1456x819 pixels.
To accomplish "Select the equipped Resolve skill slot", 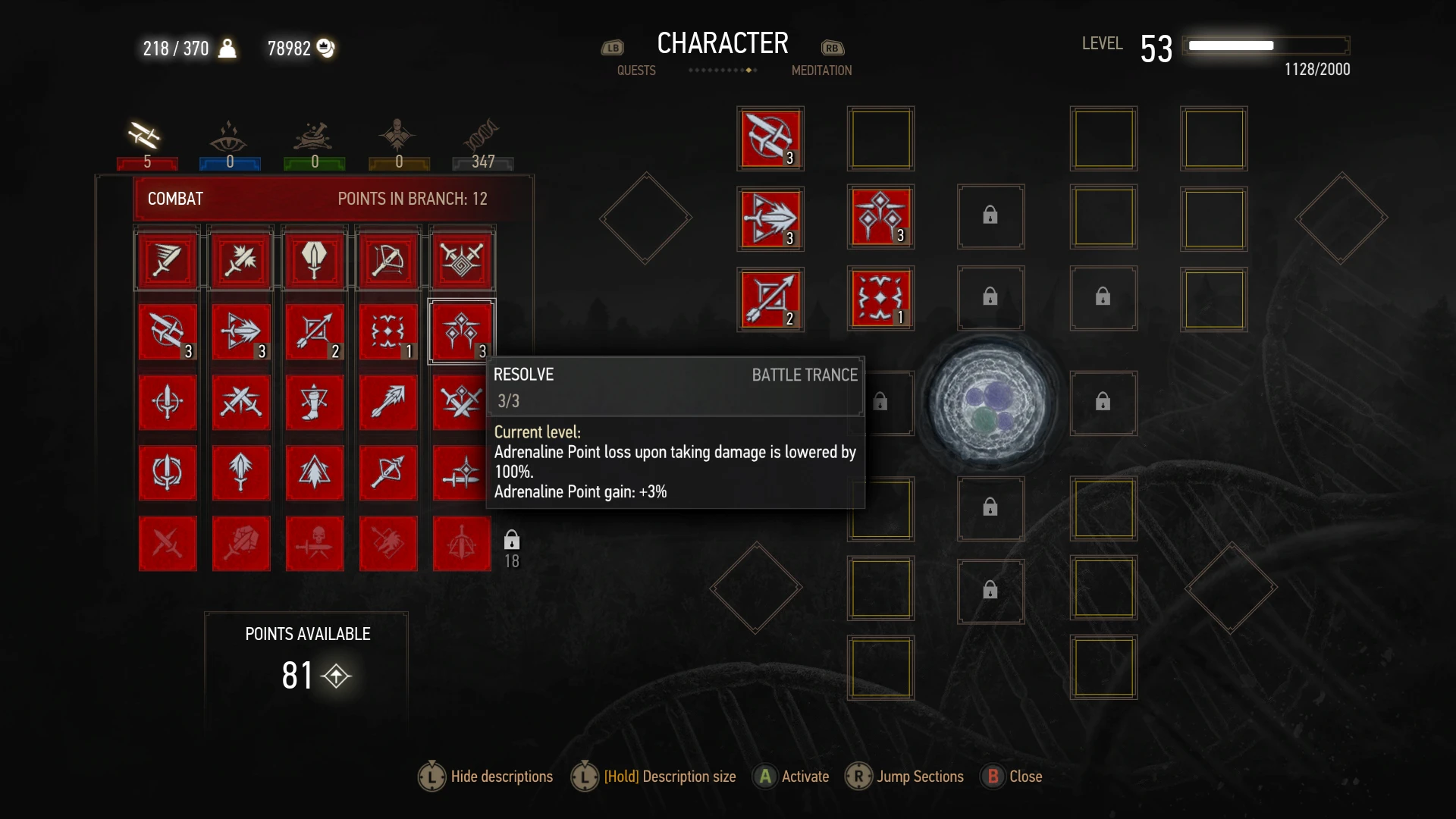I will coord(880,218).
